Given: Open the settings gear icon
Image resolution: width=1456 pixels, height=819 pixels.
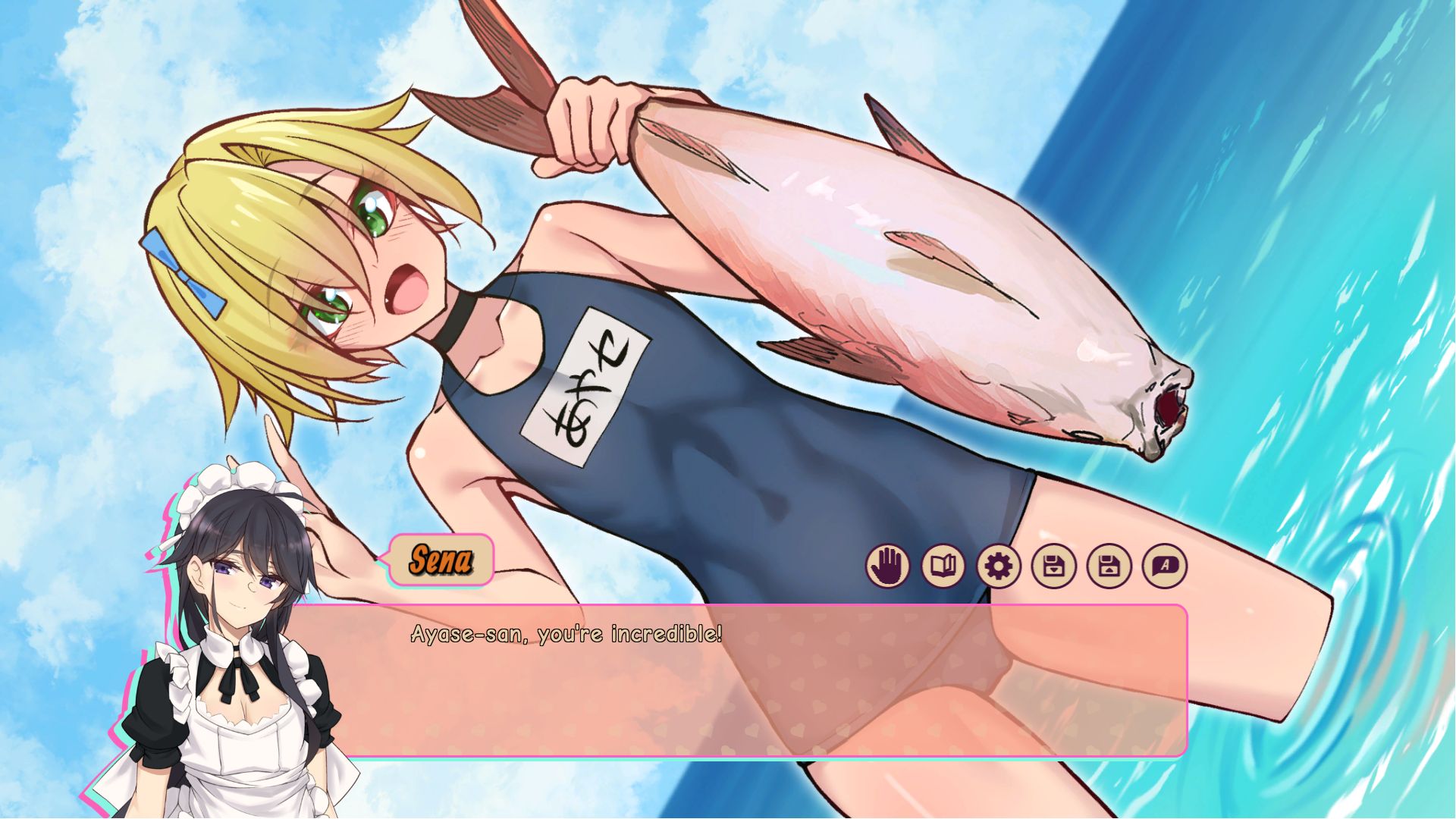Looking at the screenshot, I should [999, 566].
